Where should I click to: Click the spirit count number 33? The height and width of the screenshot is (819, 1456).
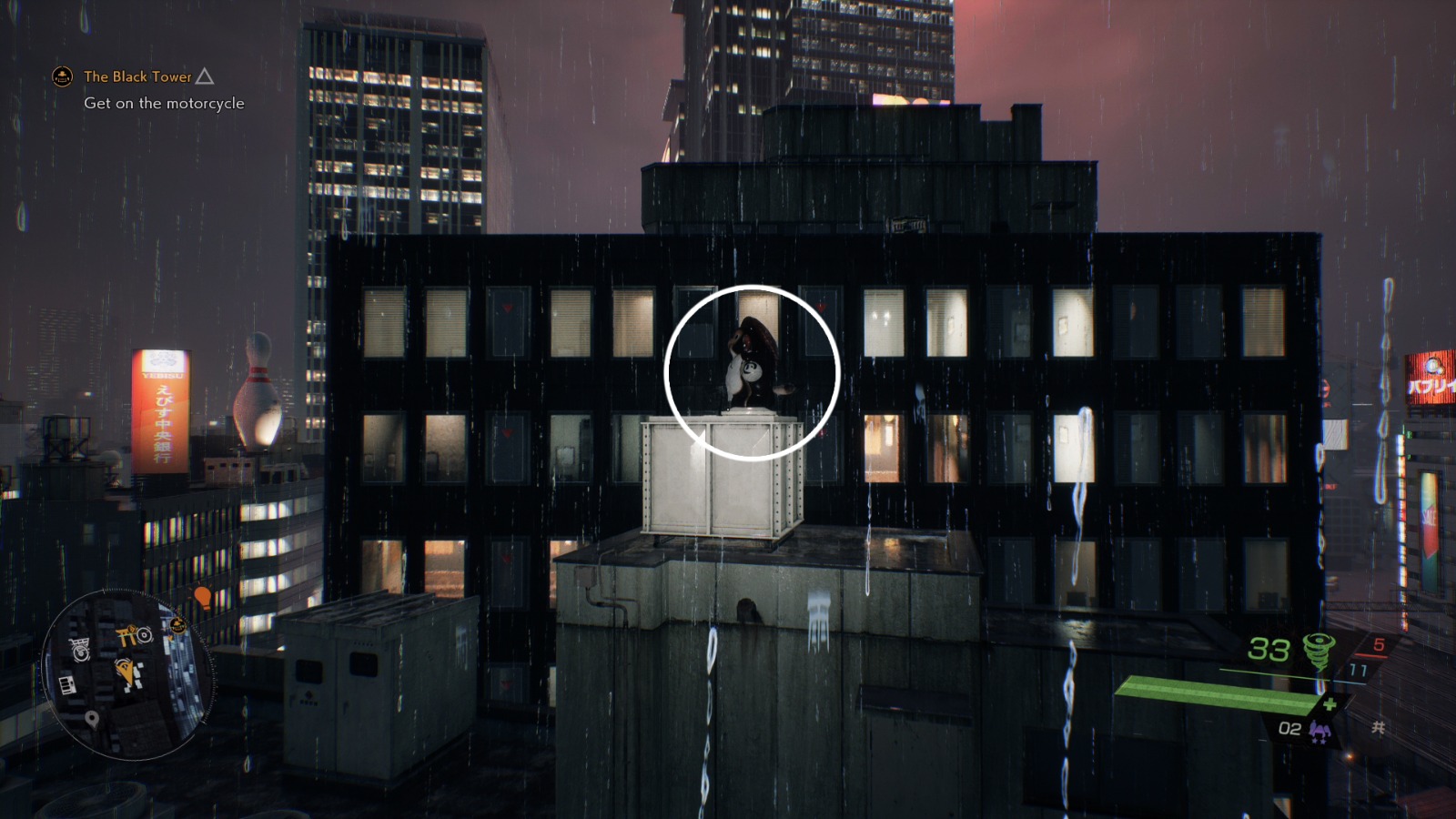(1269, 650)
